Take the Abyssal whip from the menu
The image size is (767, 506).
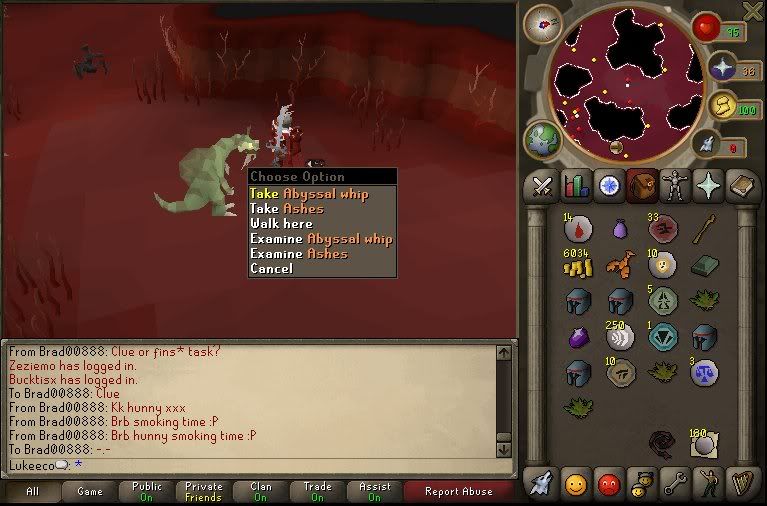(309, 193)
